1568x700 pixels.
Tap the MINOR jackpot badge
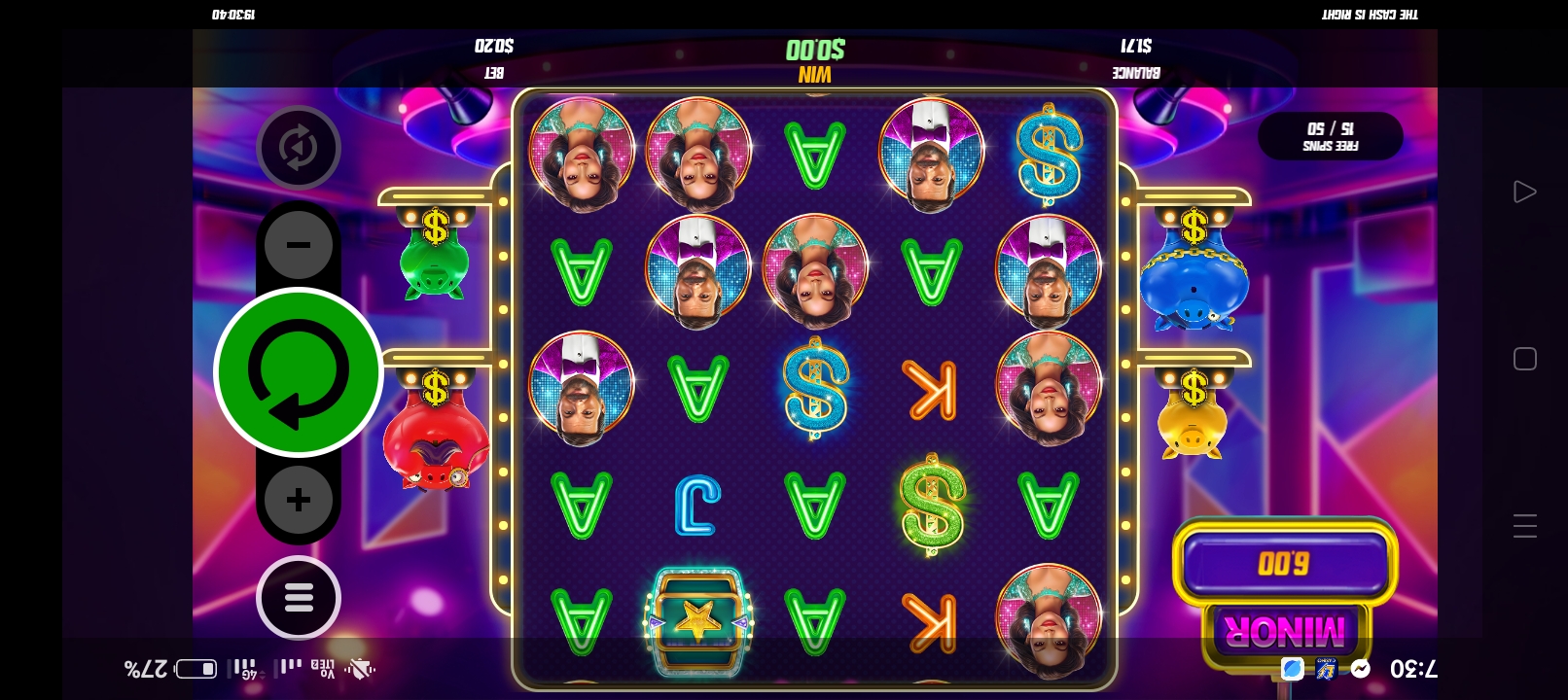(x=1284, y=632)
